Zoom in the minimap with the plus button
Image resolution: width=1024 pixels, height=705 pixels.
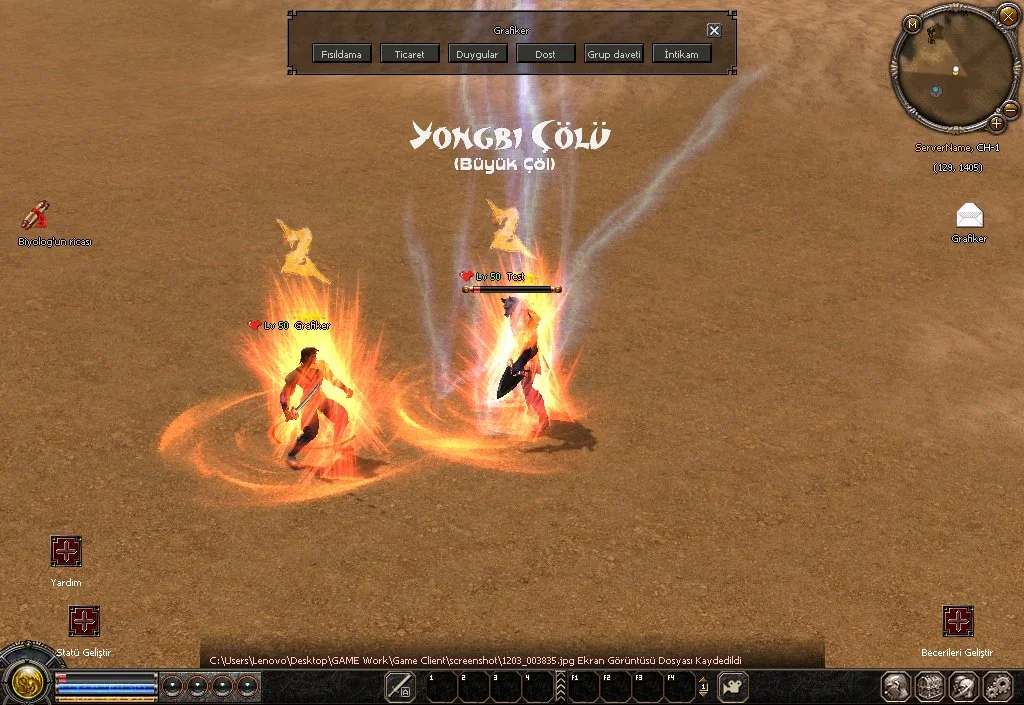click(x=997, y=123)
